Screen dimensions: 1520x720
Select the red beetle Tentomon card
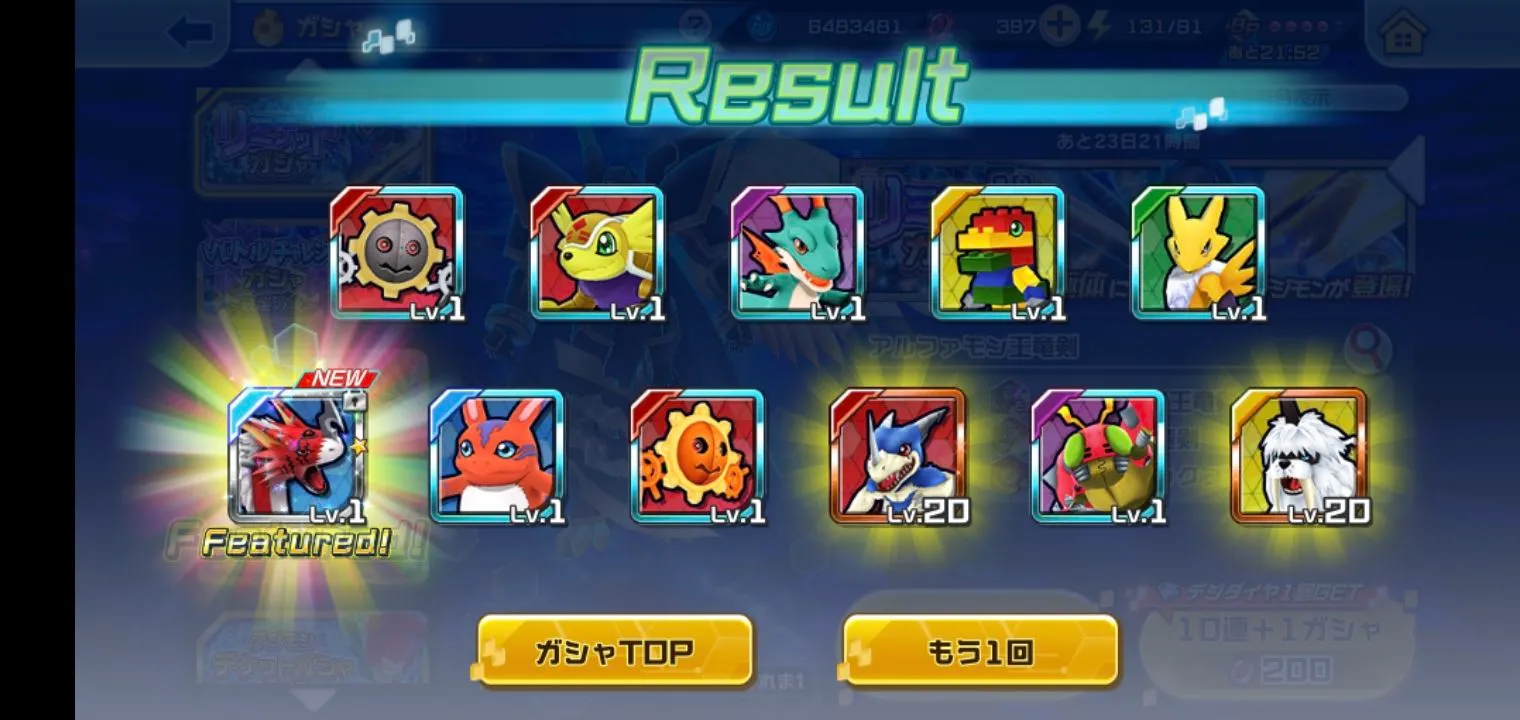coord(1097,455)
